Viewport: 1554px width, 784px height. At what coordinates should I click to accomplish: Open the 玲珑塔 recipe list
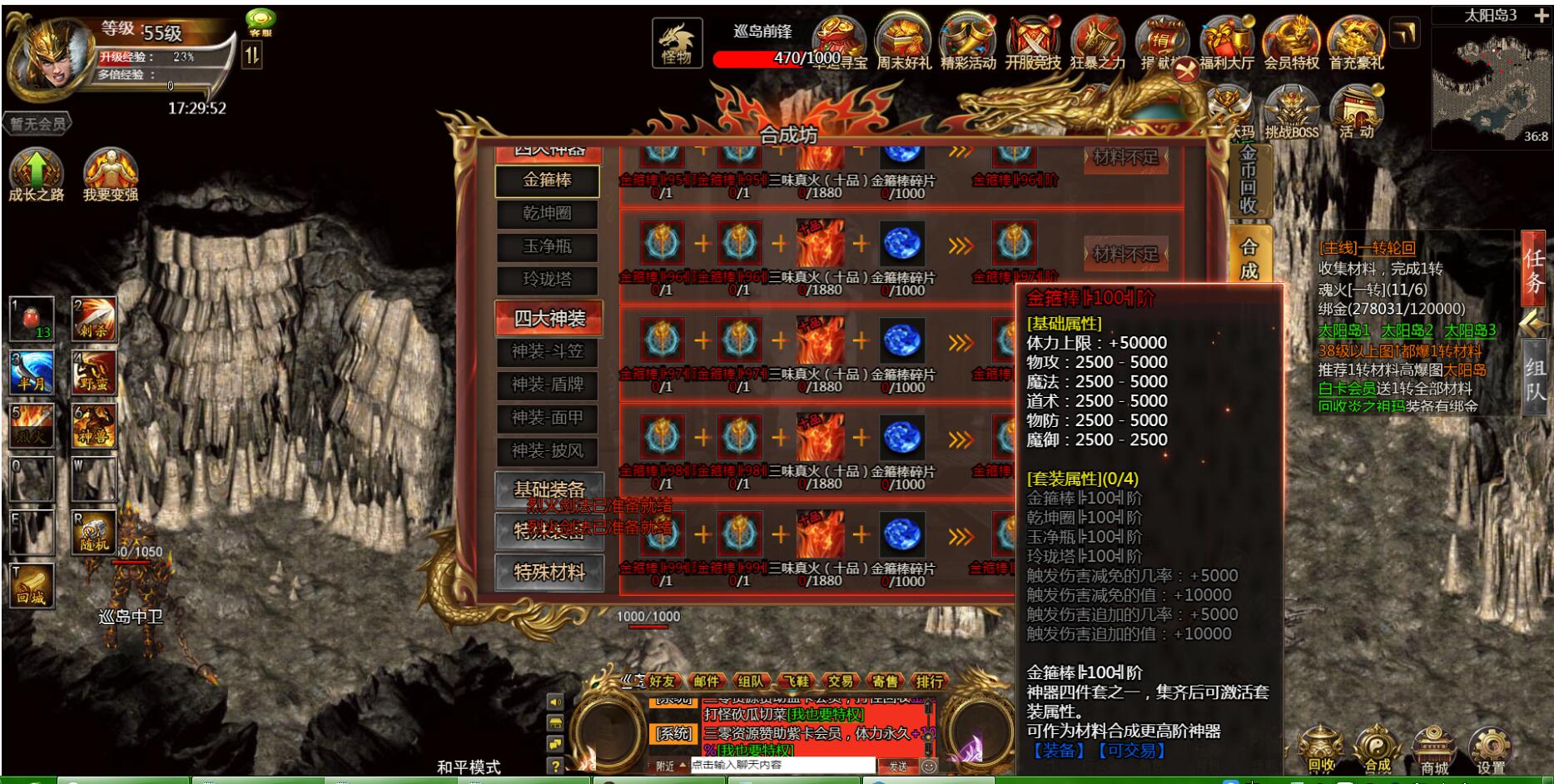click(547, 280)
